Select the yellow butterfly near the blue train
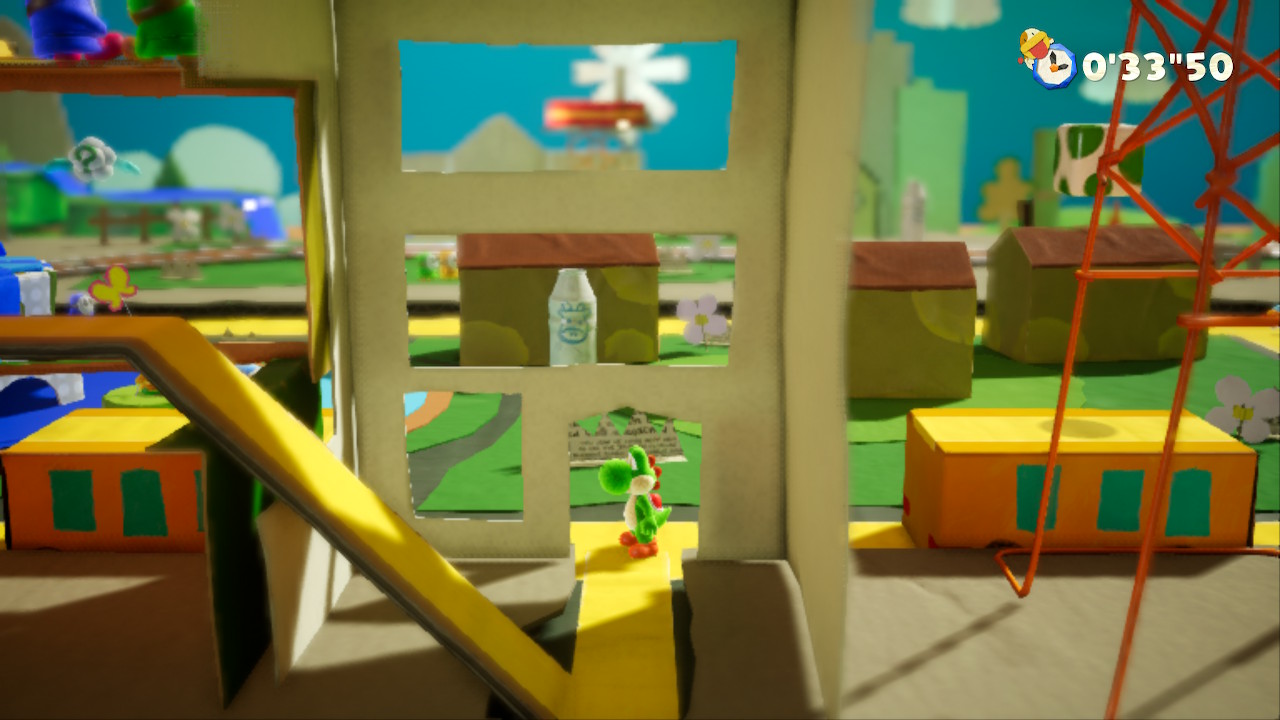 tap(113, 287)
